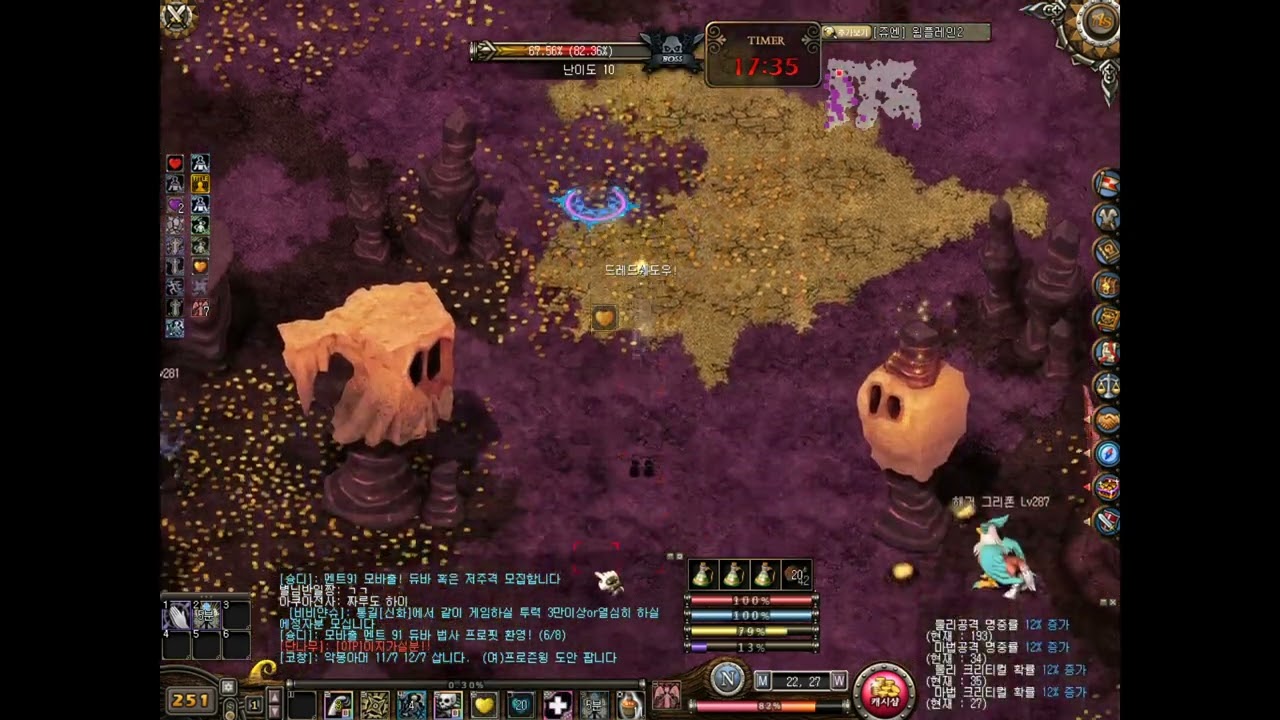Image resolution: width=1280 pixels, height=720 pixels.
Task: Click the crossed swords emblem icon
Action: 178,17
